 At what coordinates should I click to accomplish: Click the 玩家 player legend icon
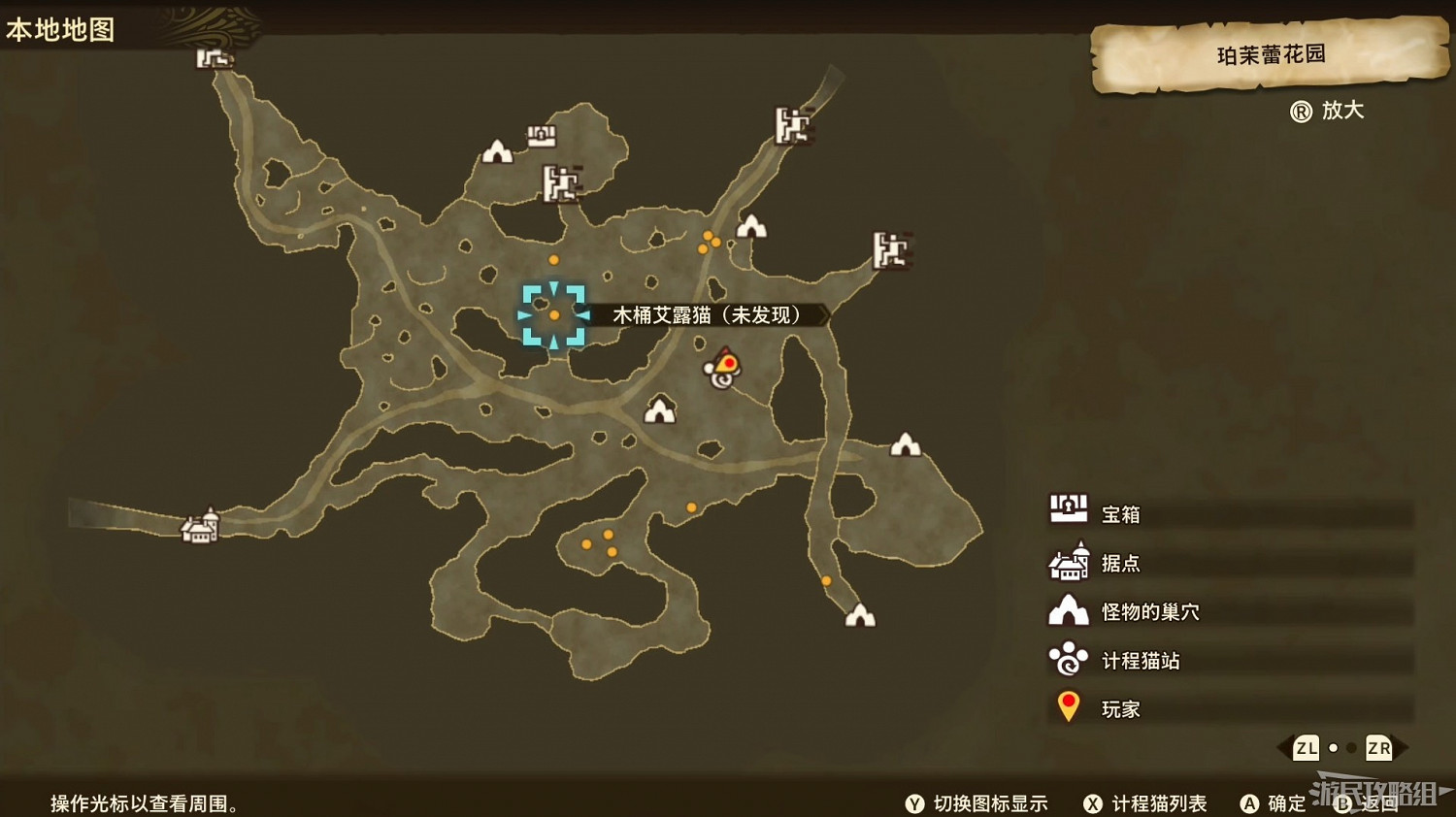[x=1067, y=704]
